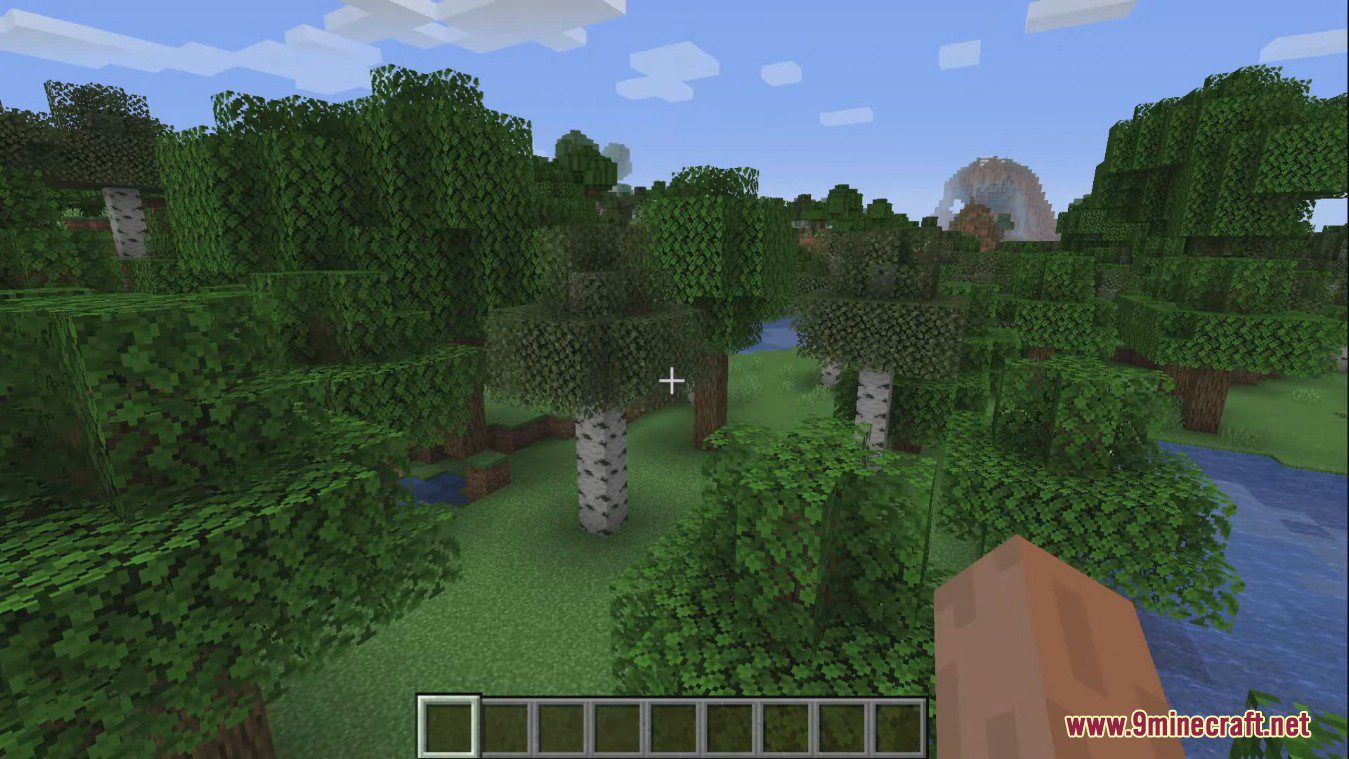Click the central birch tree trunk
The width and height of the screenshot is (1349, 759).
click(x=600, y=470)
